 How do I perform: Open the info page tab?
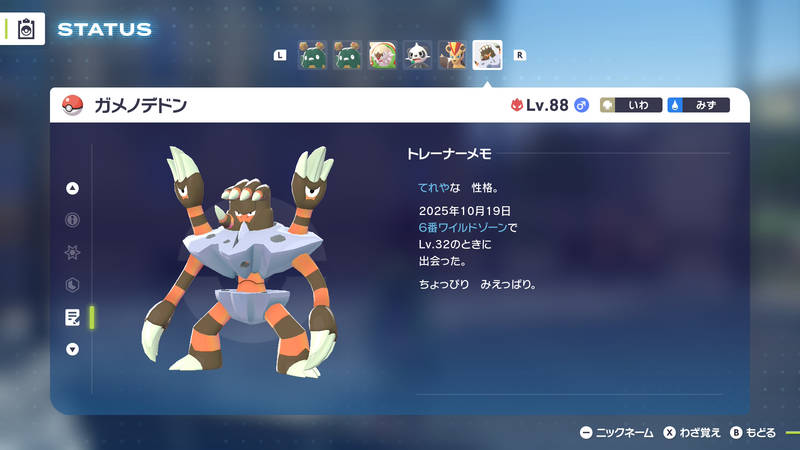pyautogui.click(x=72, y=220)
